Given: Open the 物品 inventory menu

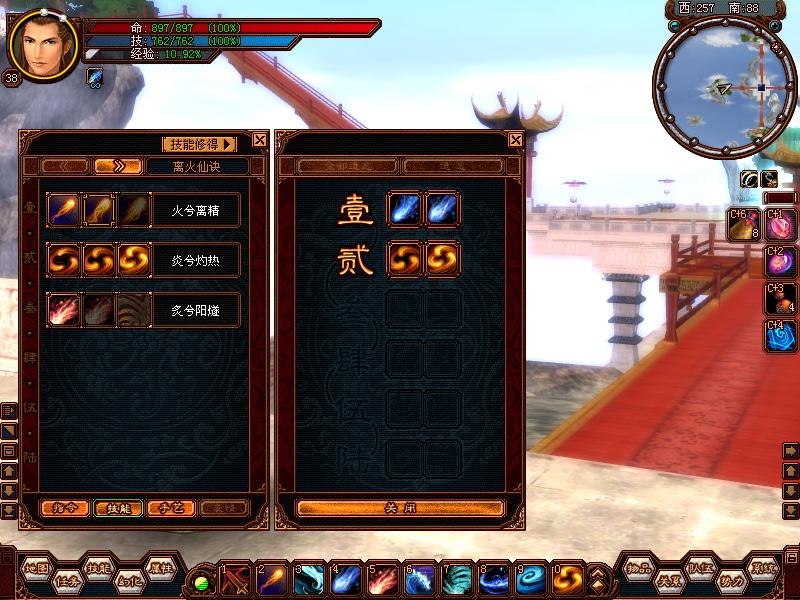Looking at the screenshot, I should click(x=638, y=567).
